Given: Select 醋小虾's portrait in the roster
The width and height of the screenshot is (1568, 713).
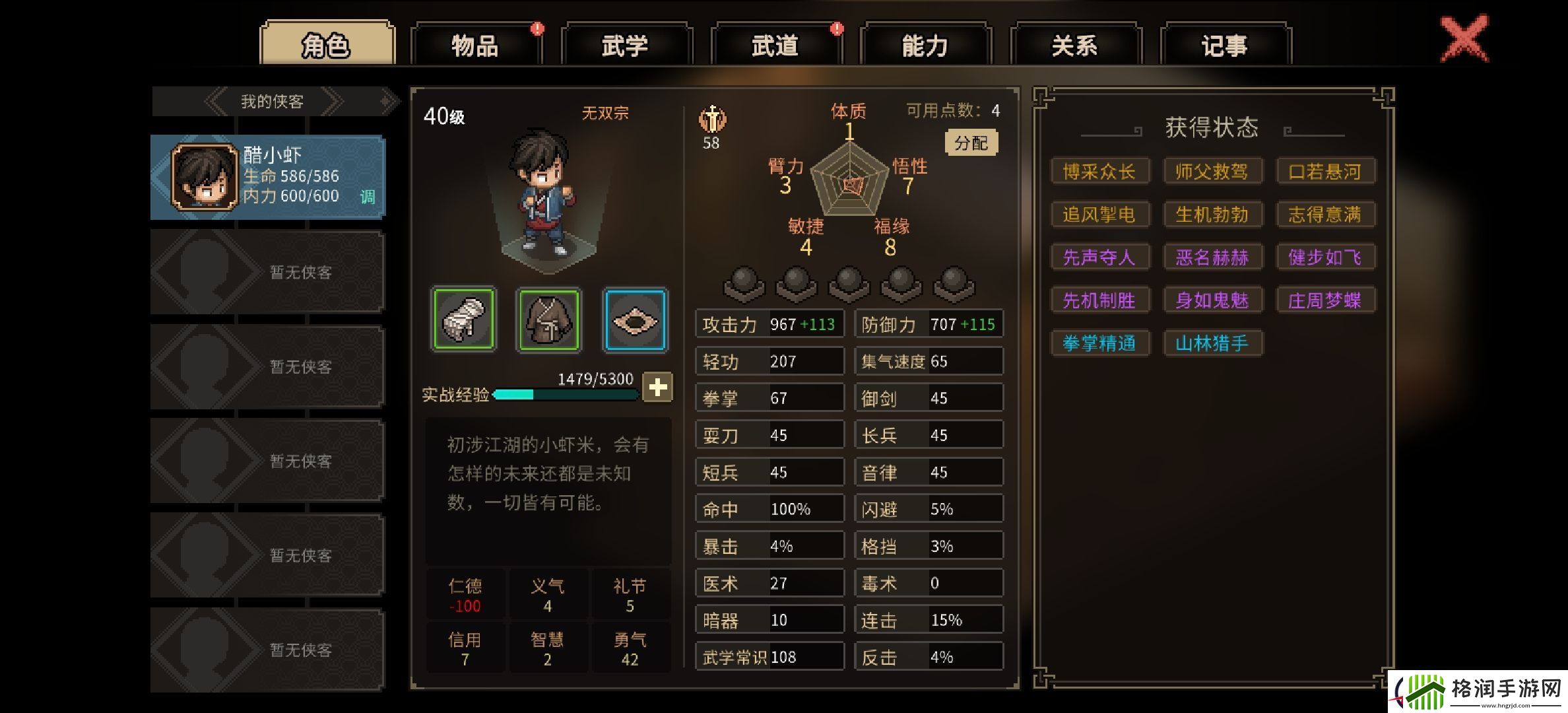Looking at the screenshot, I should click(x=205, y=177).
